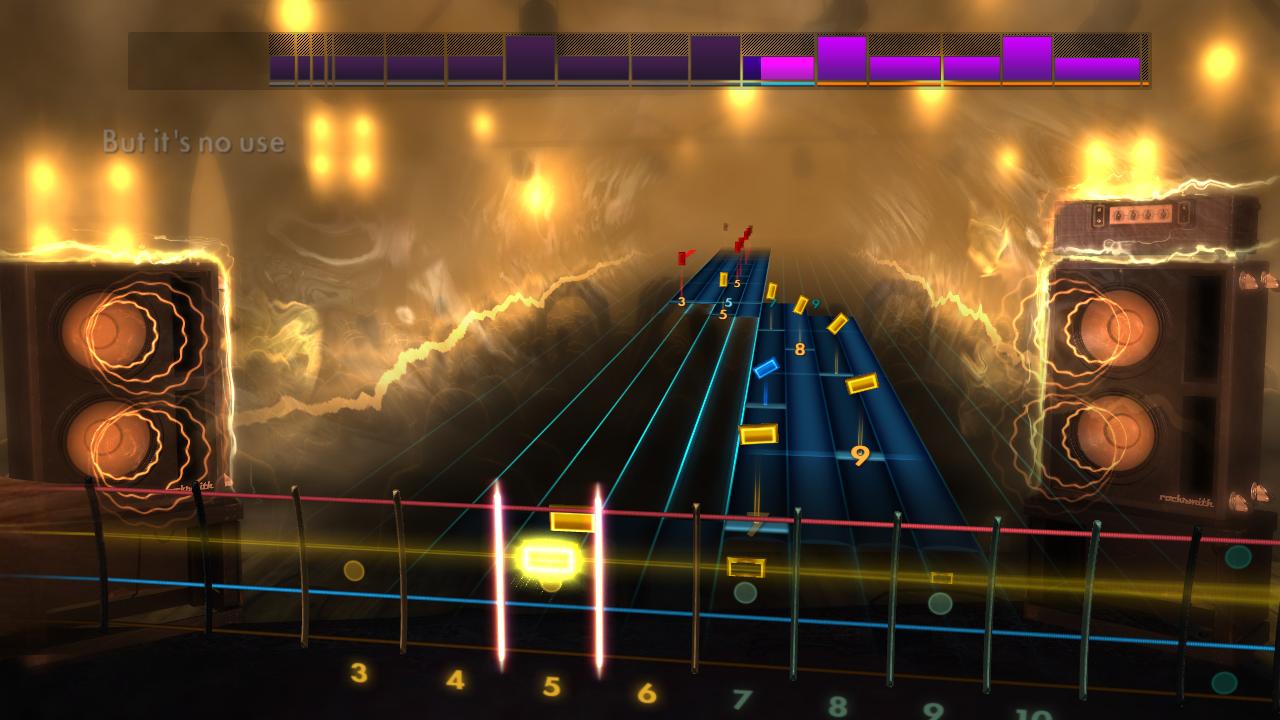Click the yellow sustain note above fret 9

(860, 385)
